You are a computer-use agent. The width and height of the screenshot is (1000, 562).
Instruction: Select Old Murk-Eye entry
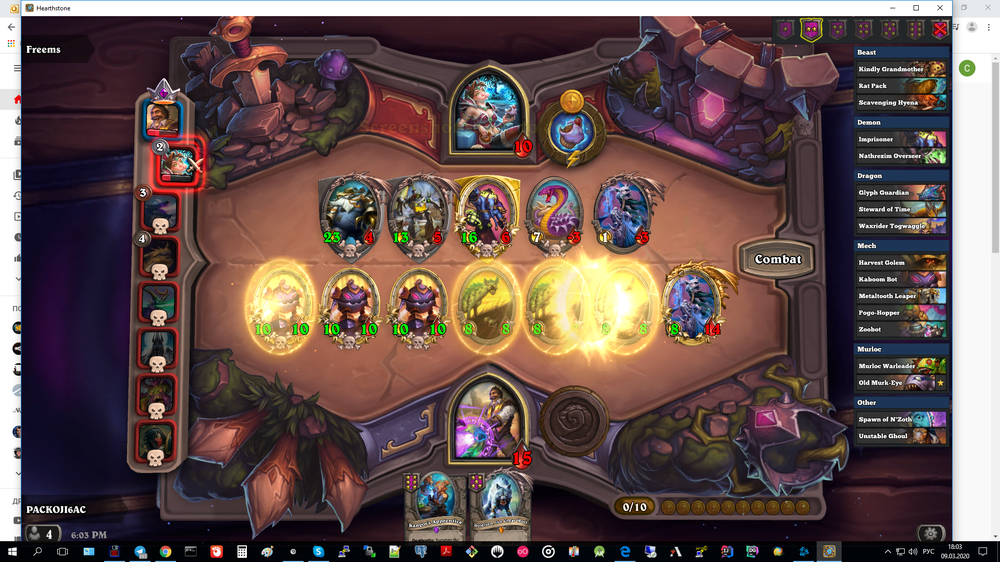pos(900,383)
